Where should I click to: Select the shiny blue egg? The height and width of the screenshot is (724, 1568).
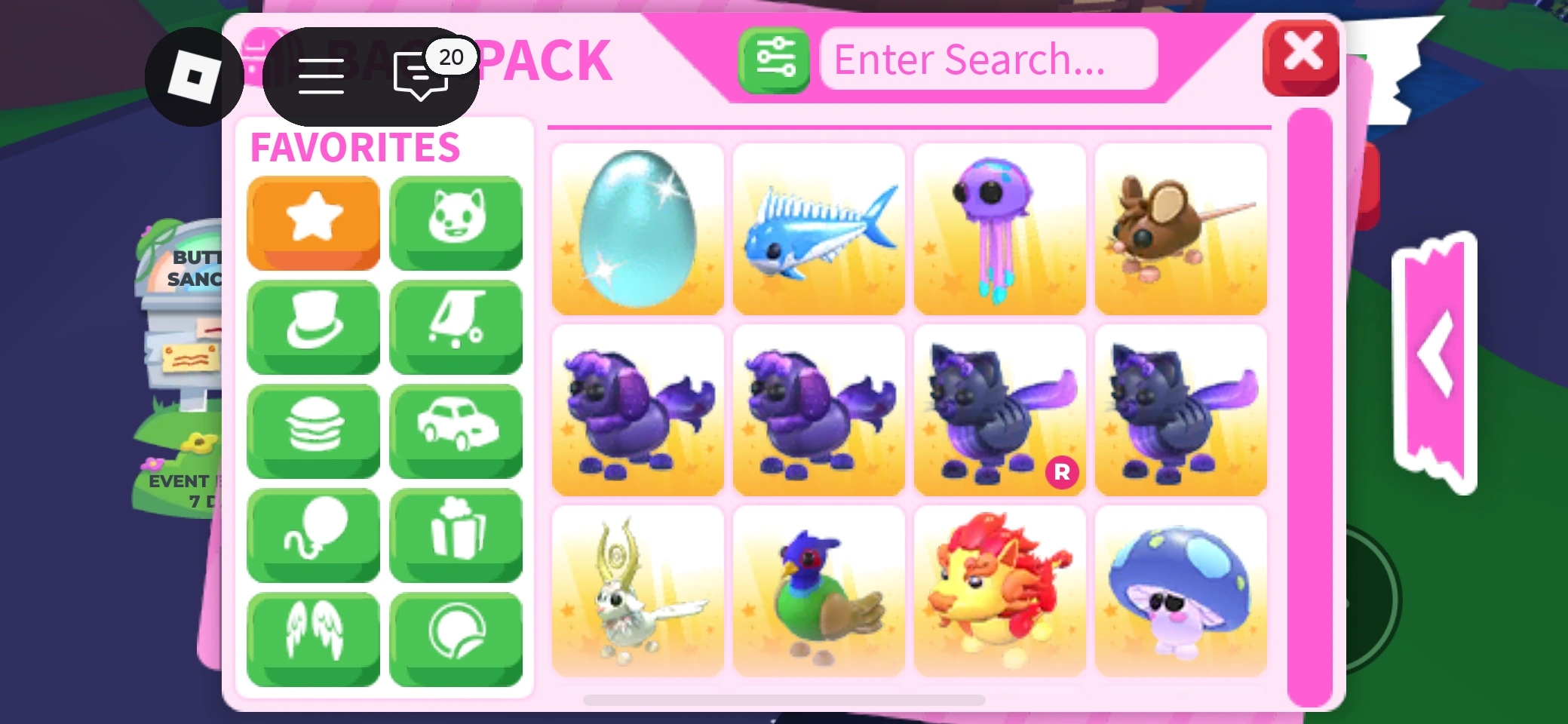tap(637, 229)
